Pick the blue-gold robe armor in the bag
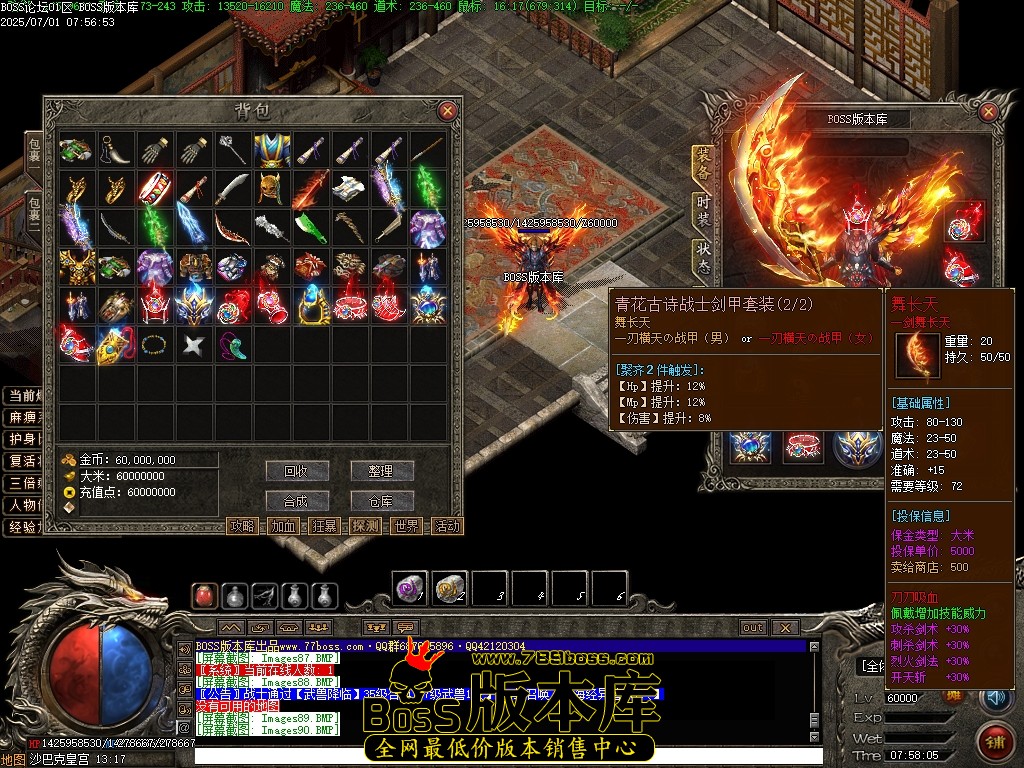The height and width of the screenshot is (768, 1024). pyautogui.click(x=270, y=150)
